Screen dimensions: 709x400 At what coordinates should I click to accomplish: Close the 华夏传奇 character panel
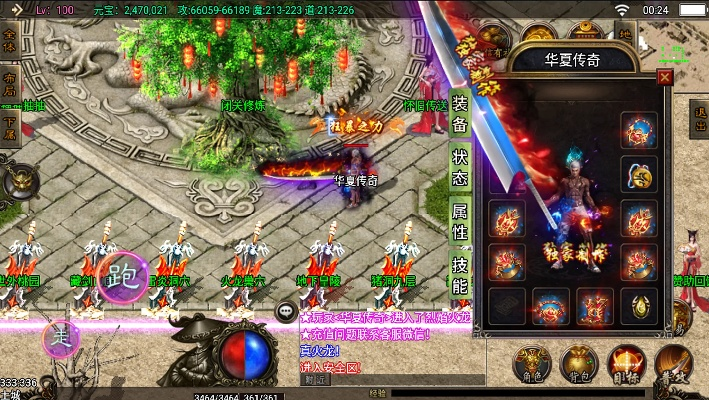(x=665, y=77)
